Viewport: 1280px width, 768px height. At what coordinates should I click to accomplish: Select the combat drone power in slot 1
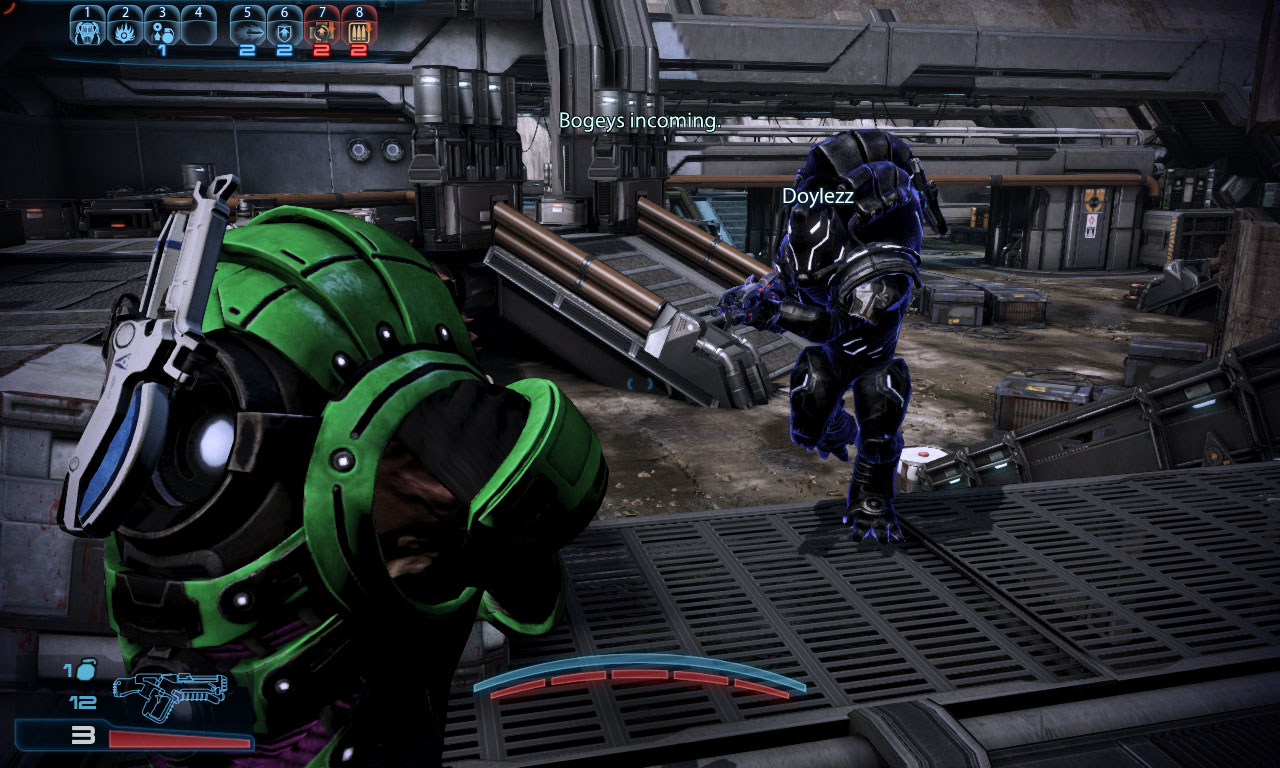[87, 31]
